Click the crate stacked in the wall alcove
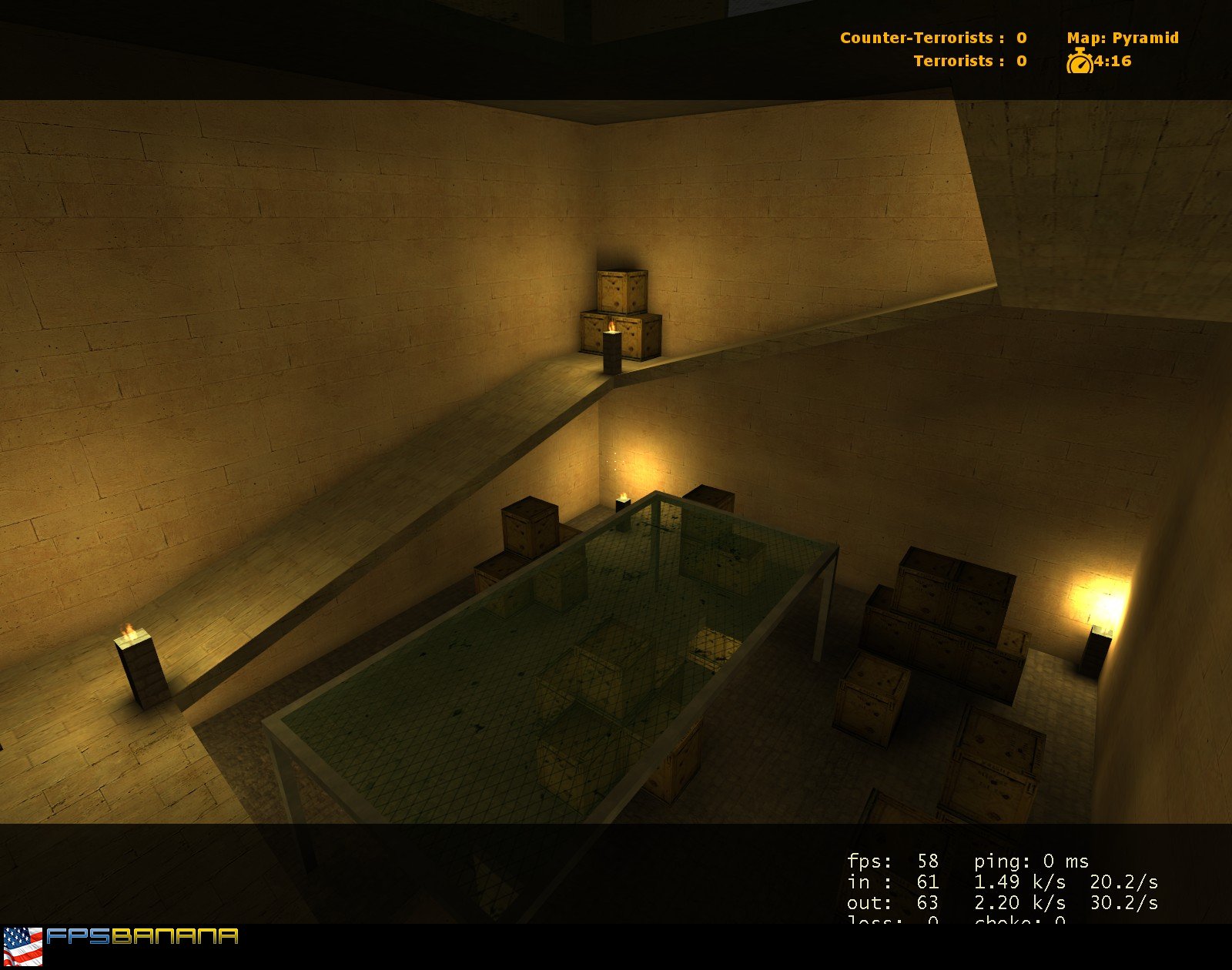This screenshot has width=1232, height=970. [620, 293]
